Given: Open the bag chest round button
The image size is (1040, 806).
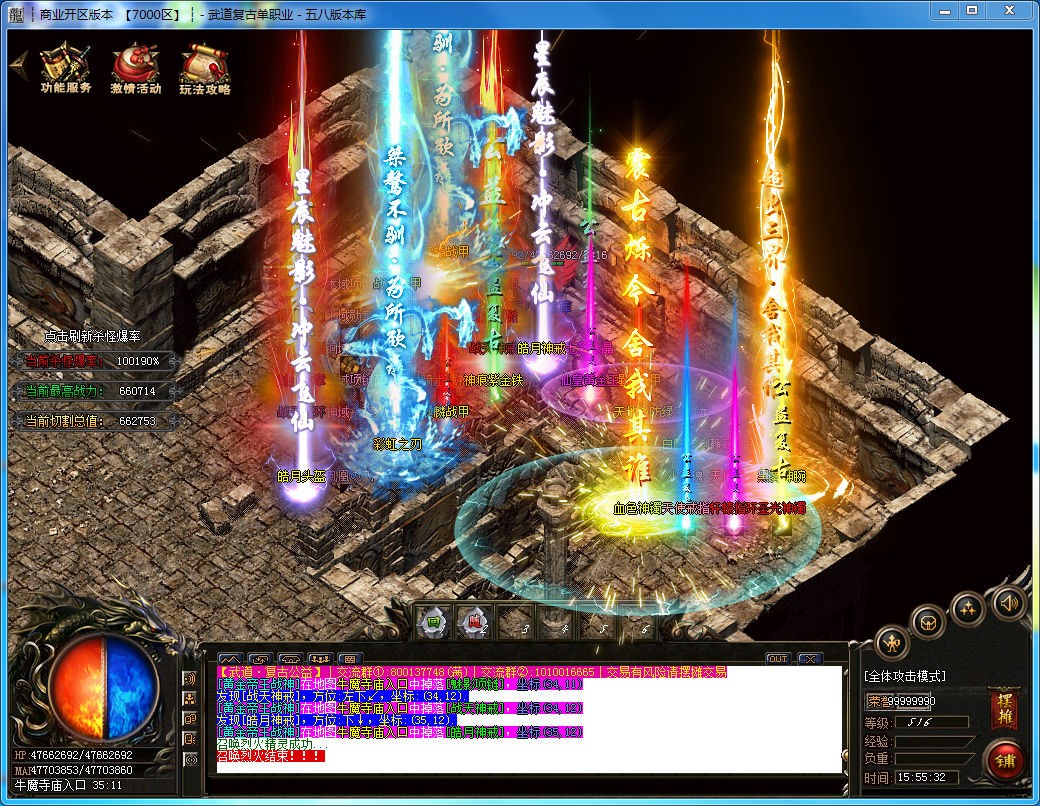Looking at the screenshot, I should (929, 620).
